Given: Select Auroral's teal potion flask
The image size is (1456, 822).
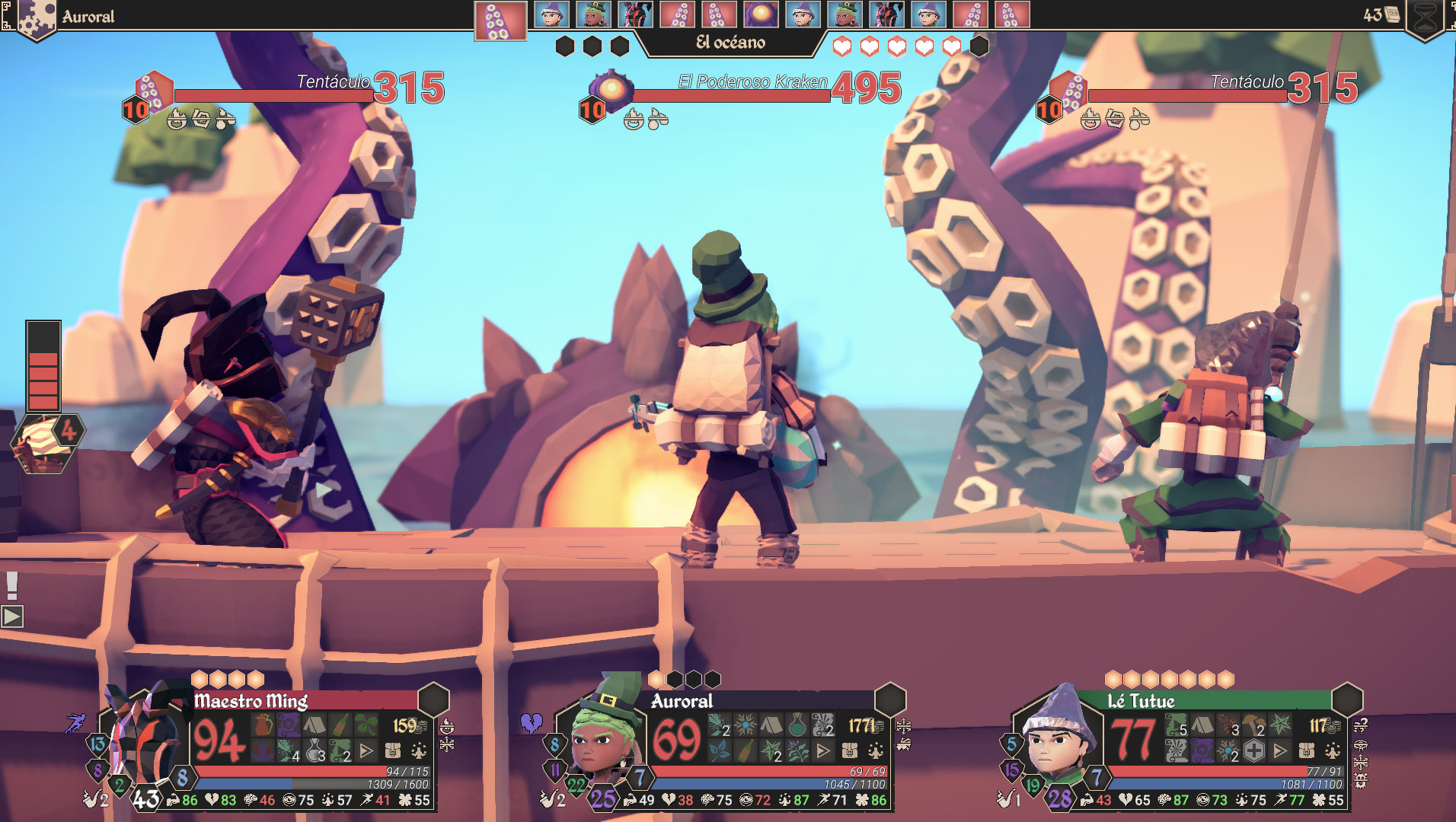Looking at the screenshot, I should click(x=797, y=725).
